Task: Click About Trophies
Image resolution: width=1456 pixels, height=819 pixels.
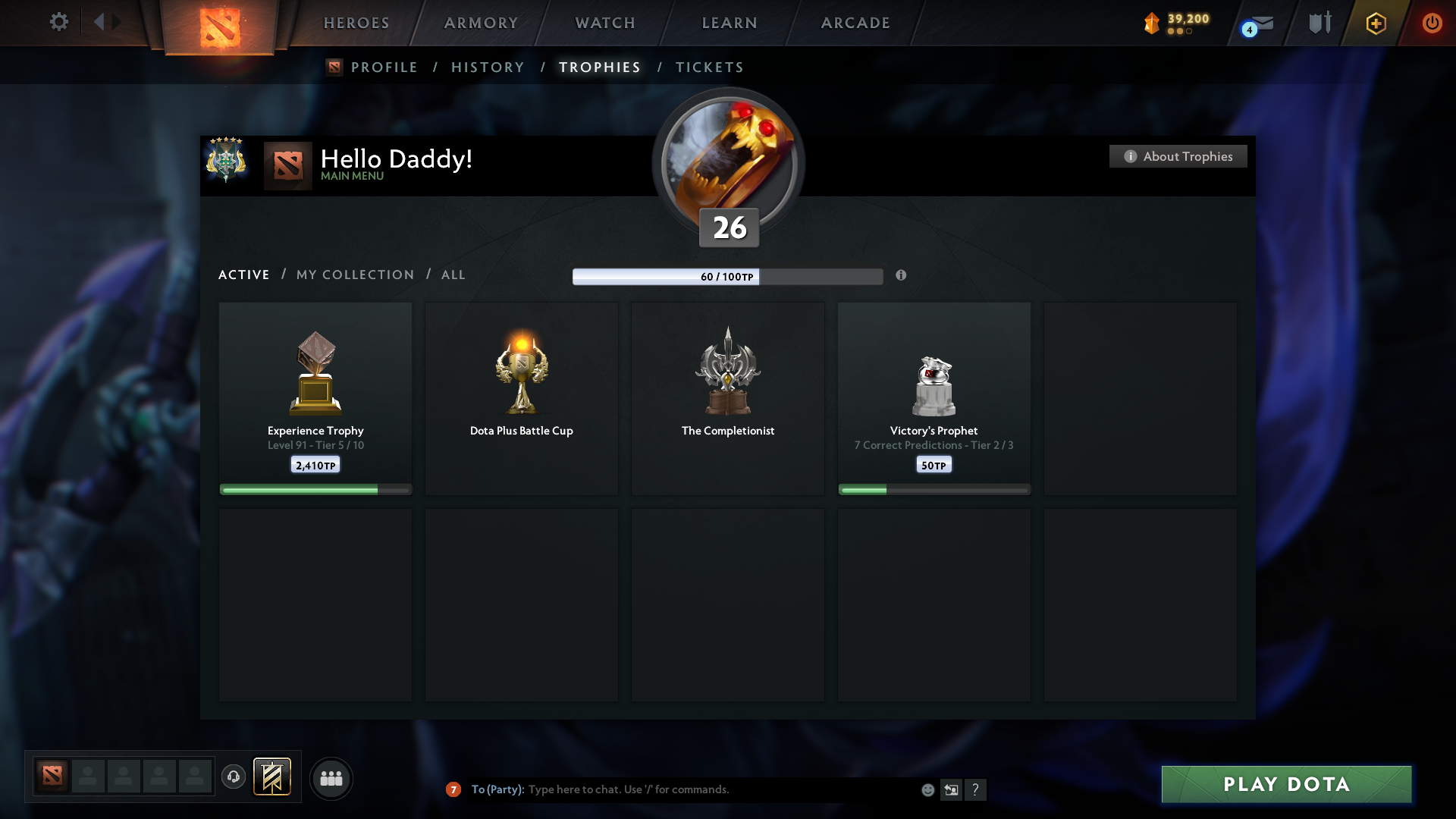Action: click(x=1178, y=156)
